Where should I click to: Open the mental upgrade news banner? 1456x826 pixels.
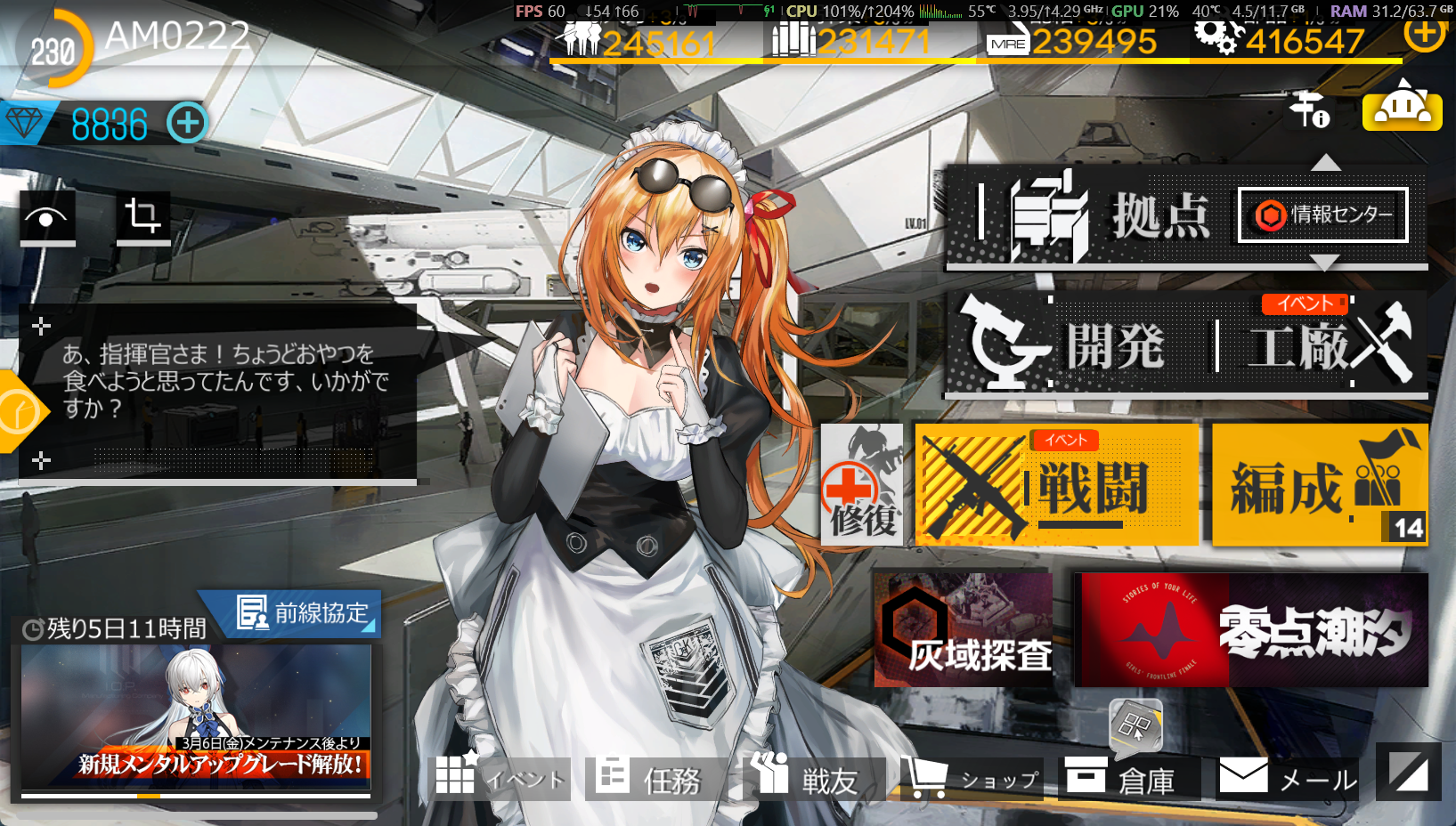pyautogui.click(x=196, y=718)
